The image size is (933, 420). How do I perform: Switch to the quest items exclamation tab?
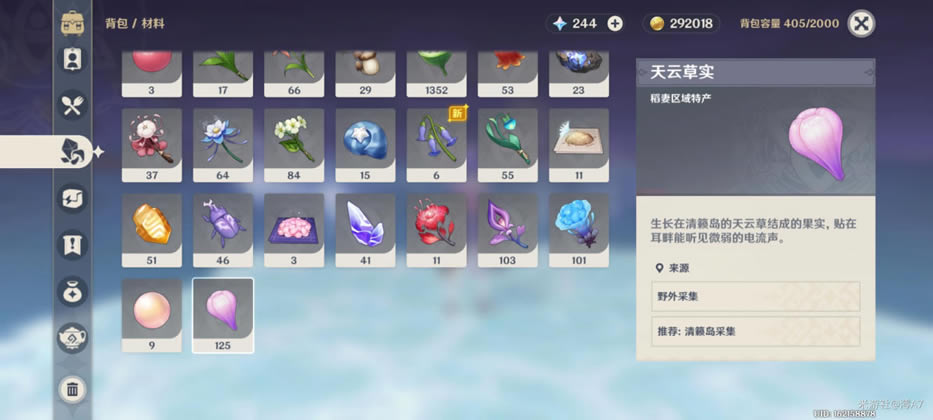[72, 245]
